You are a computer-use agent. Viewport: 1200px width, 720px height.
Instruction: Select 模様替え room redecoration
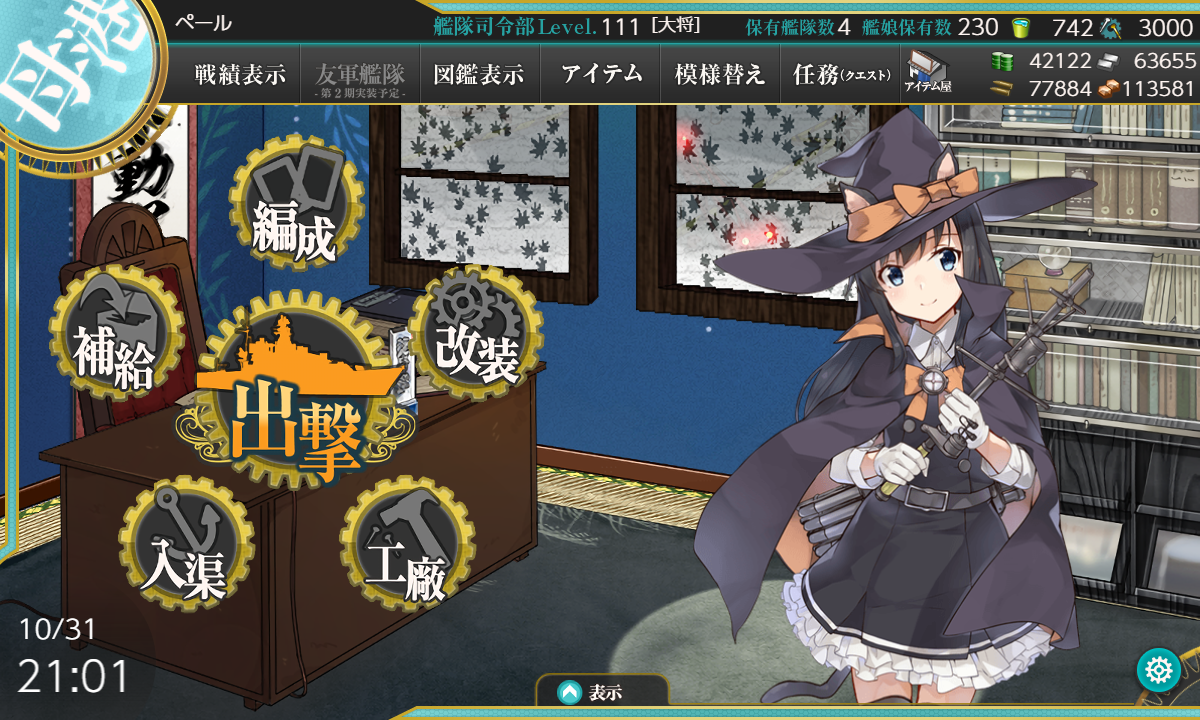(x=720, y=74)
